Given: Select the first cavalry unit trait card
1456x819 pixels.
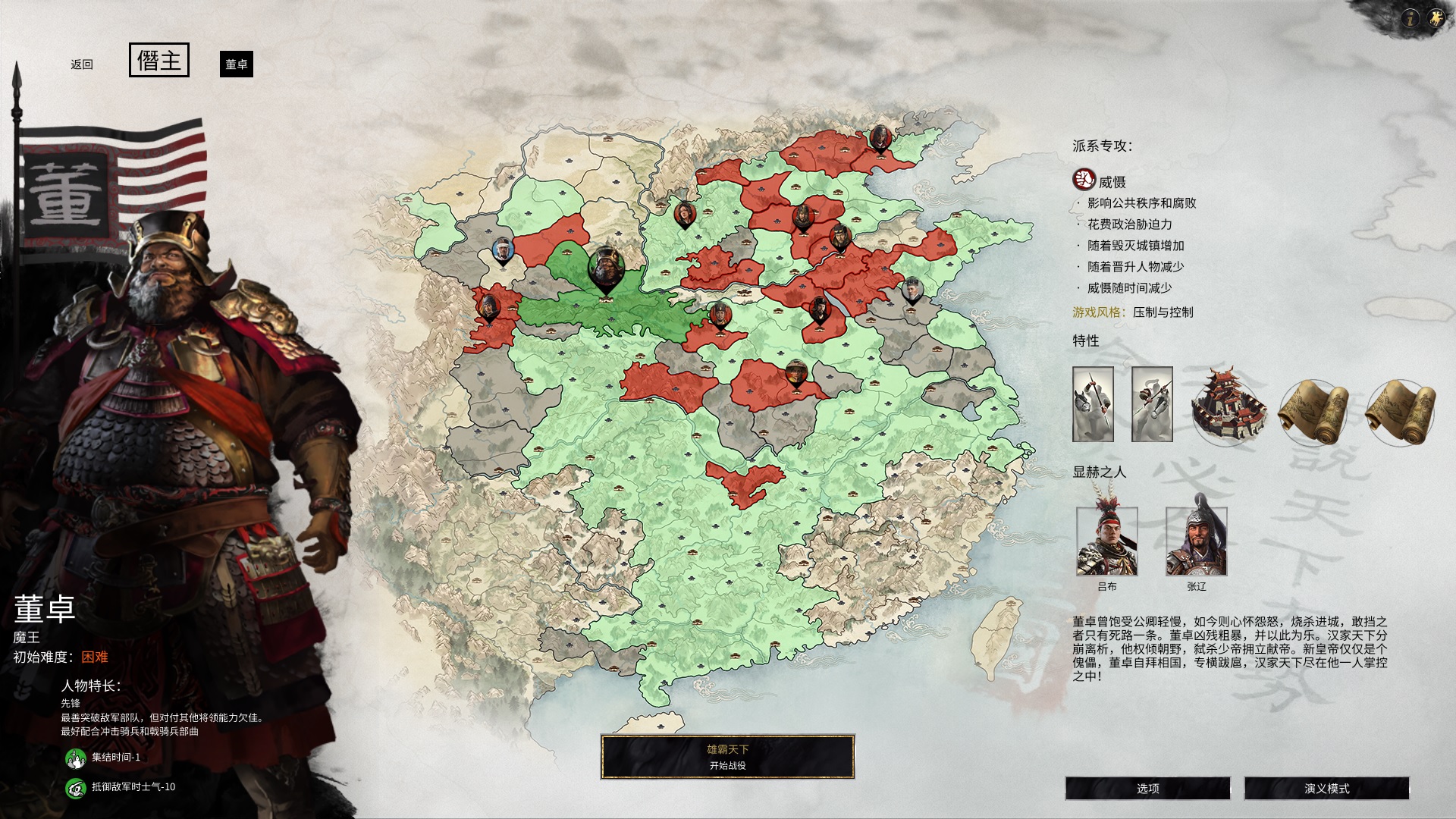Looking at the screenshot, I should 1094,406.
